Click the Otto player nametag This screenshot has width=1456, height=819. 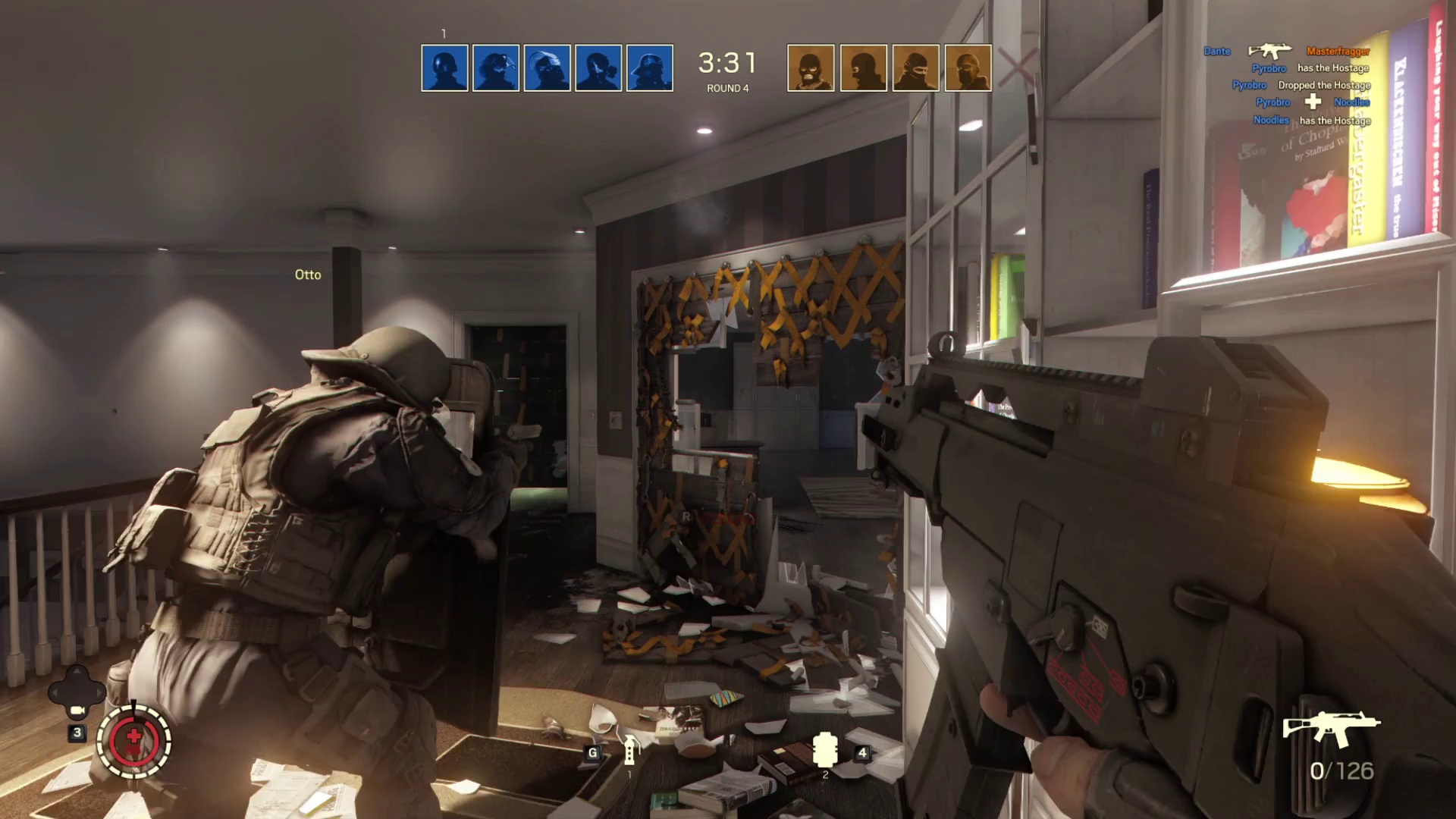[x=306, y=275]
